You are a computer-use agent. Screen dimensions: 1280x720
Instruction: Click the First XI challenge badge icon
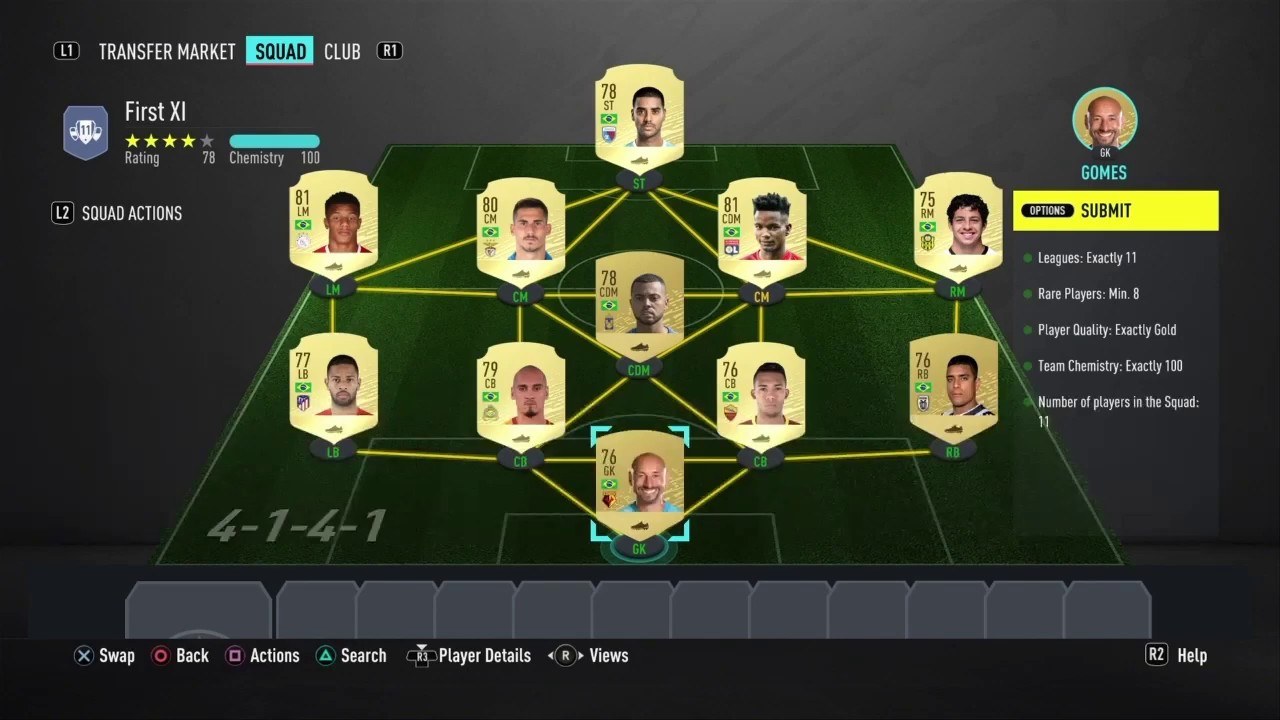[x=86, y=131]
